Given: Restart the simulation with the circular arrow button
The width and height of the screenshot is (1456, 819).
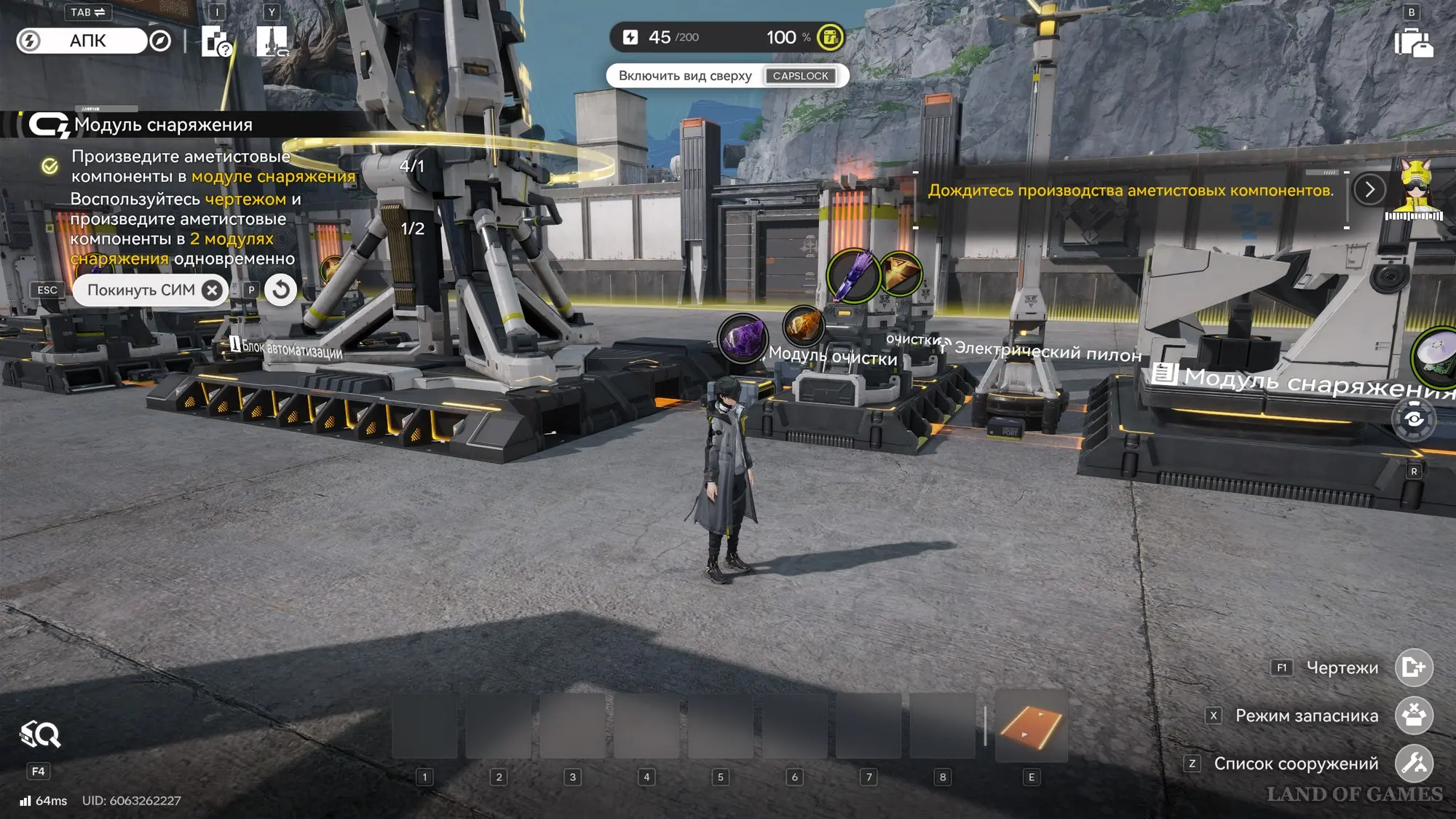Looking at the screenshot, I should (280, 290).
